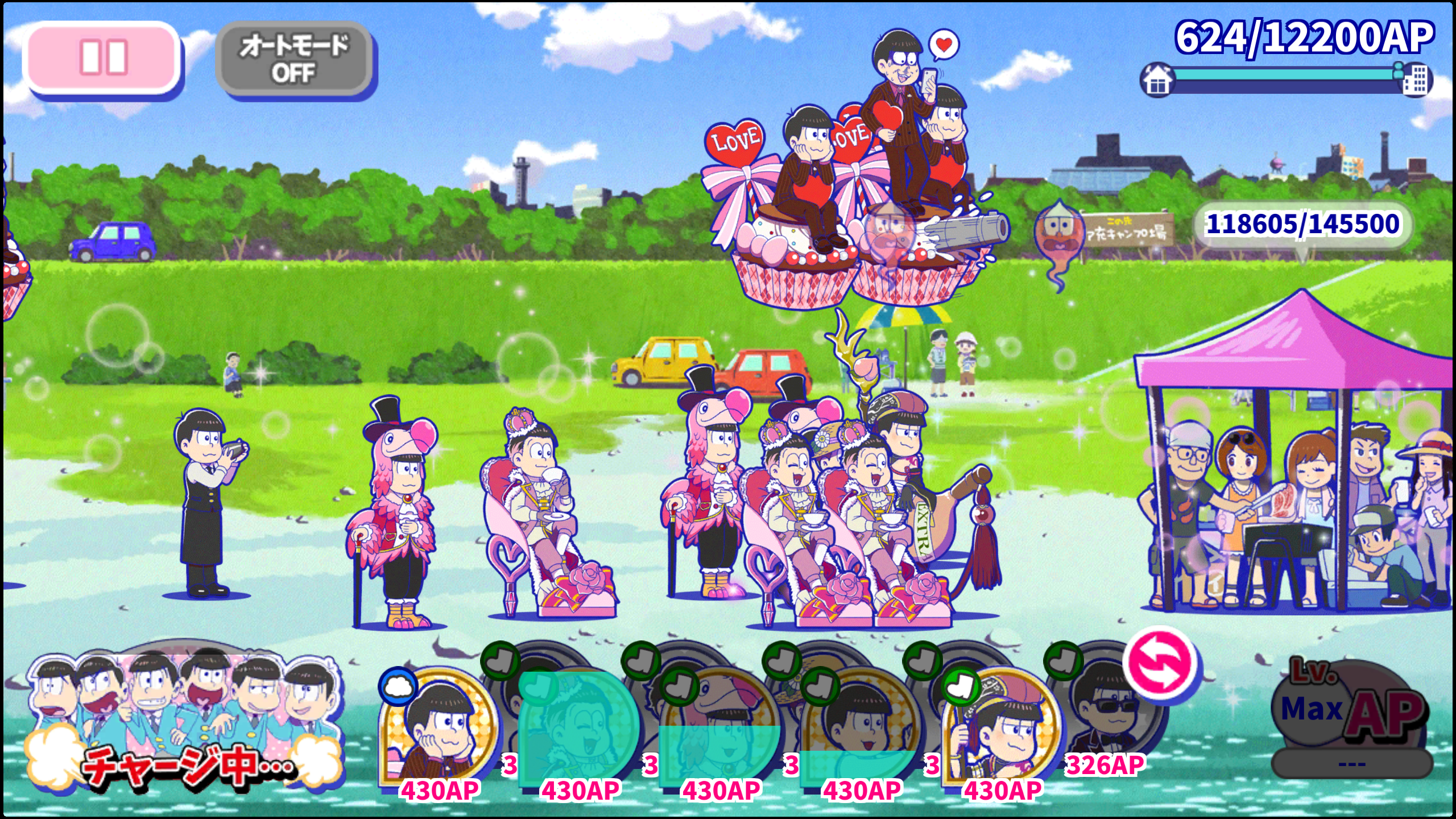The image size is (1456, 819).
Task: Pick the open-mouthed unit card on cooldown
Action: [860, 725]
